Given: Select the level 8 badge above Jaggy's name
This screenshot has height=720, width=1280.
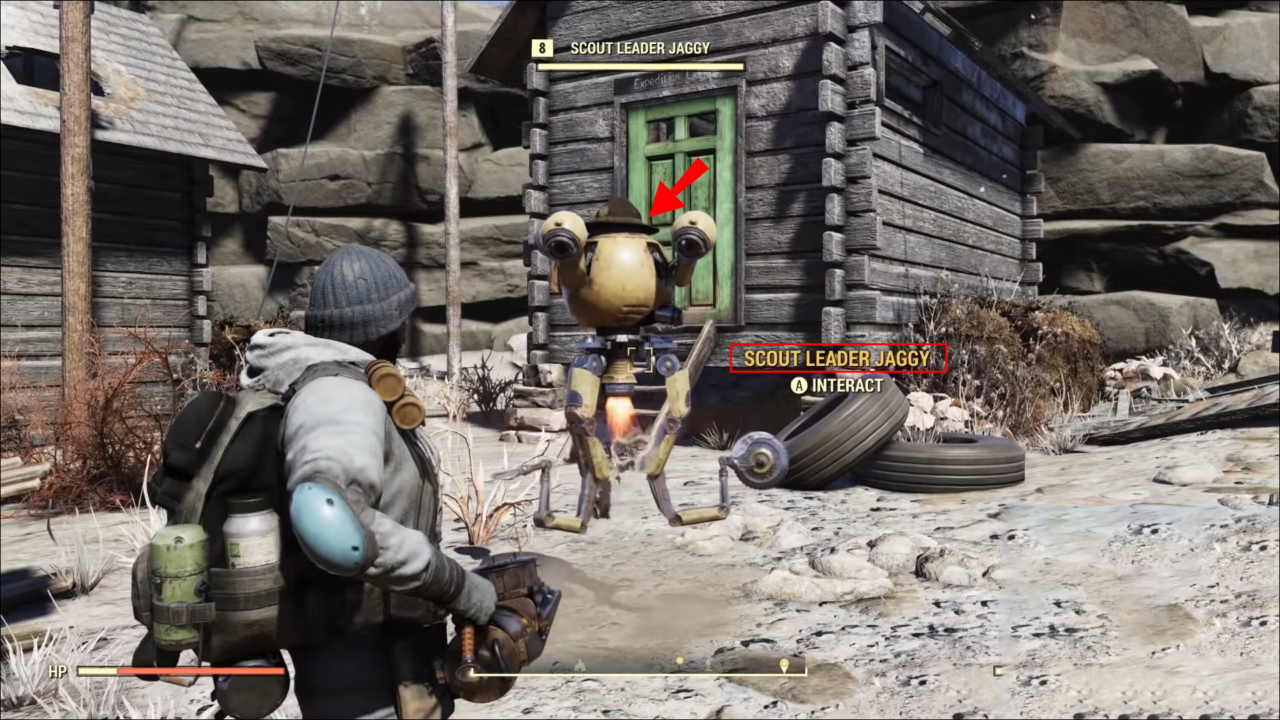Looking at the screenshot, I should (543, 47).
